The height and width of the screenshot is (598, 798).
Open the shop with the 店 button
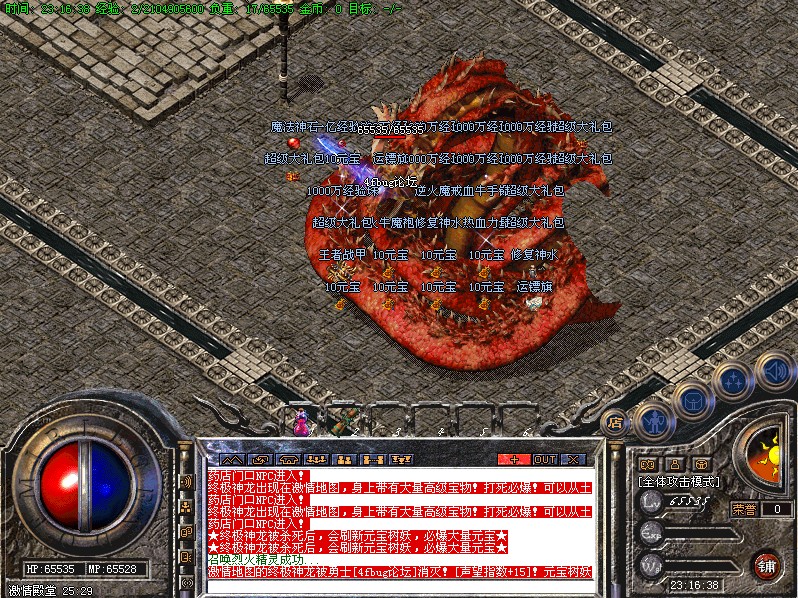click(615, 422)
